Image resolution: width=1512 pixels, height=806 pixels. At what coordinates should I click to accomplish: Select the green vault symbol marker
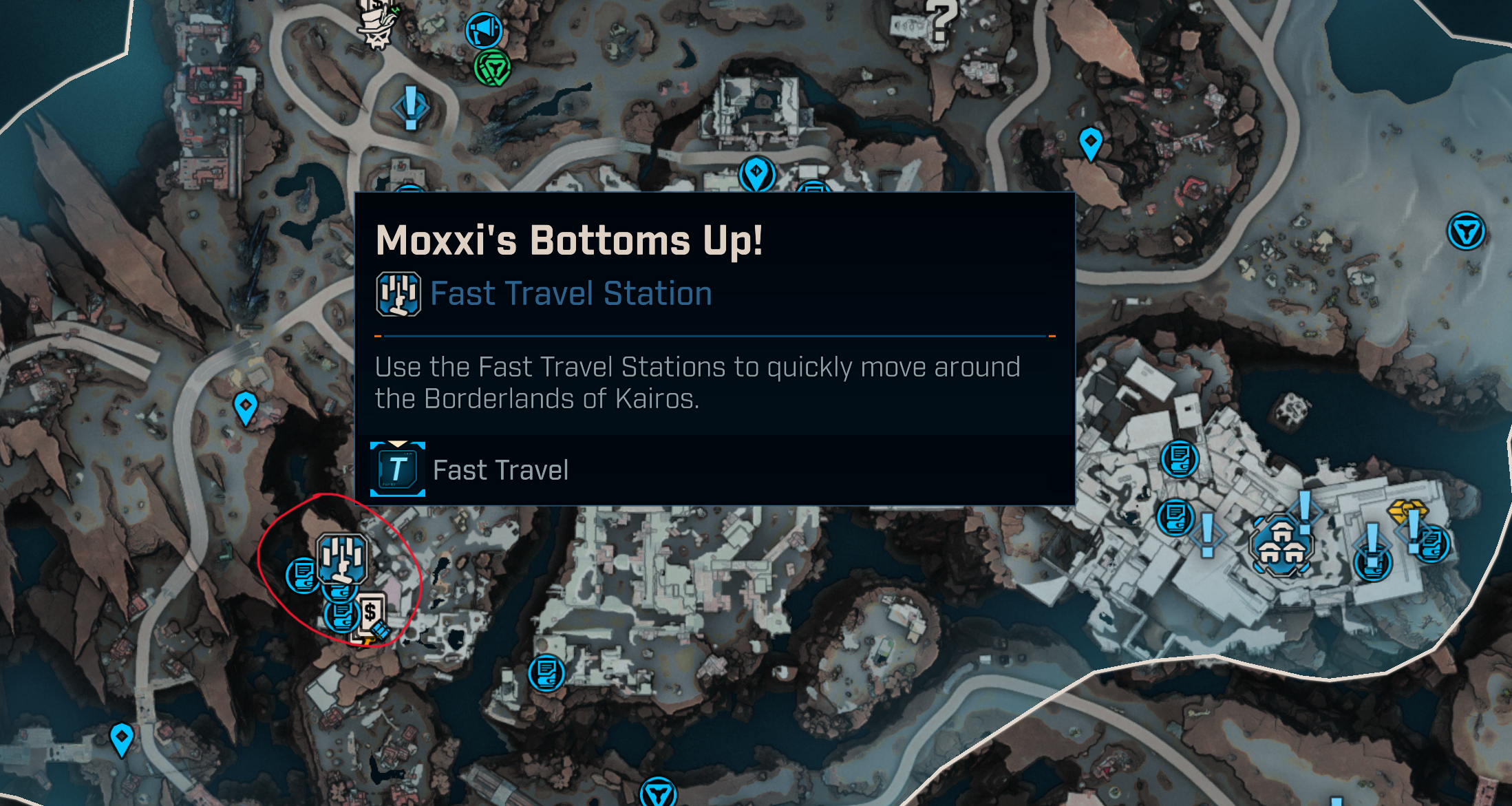(x=492, y=68)
